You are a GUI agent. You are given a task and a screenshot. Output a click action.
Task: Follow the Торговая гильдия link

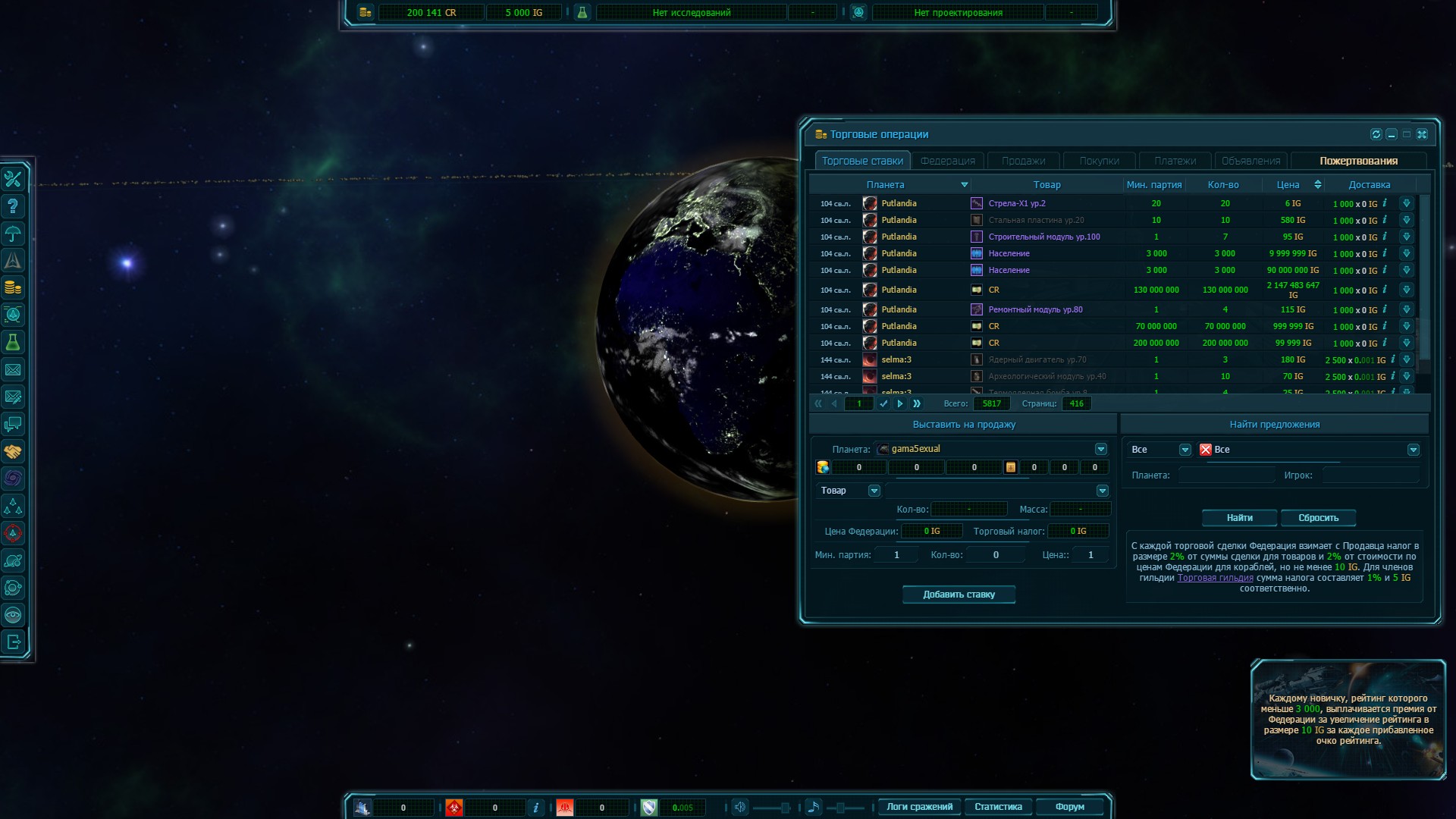point(1215,578)
